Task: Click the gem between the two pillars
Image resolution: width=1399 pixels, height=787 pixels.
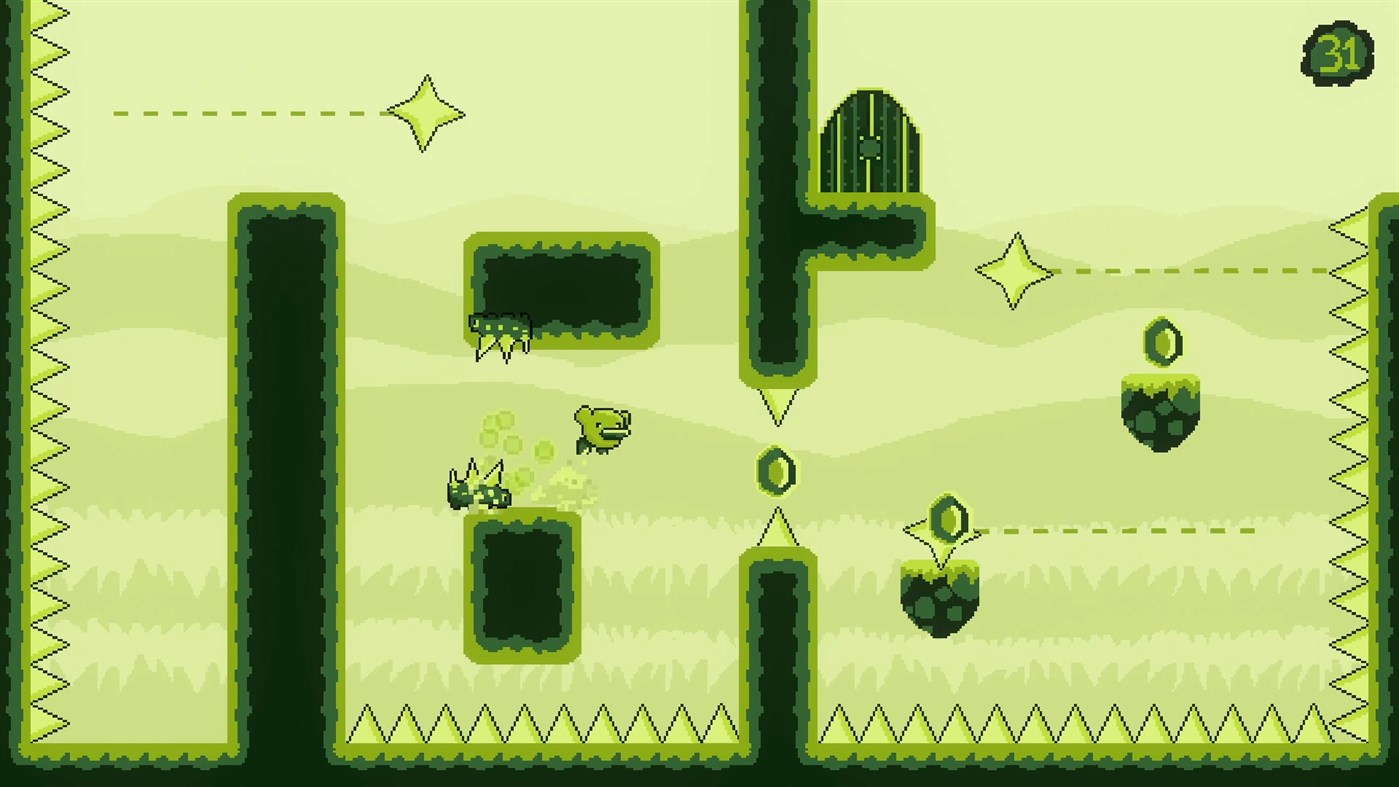Action: click(776, 469)
